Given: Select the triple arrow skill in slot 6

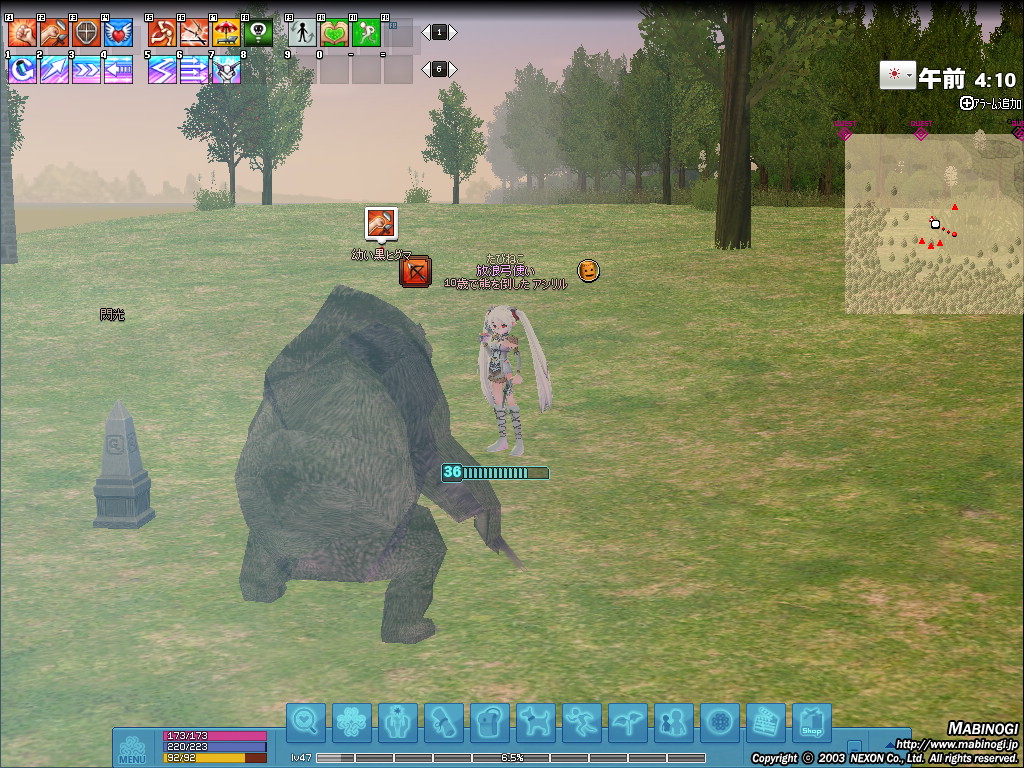Looking at the screenshot, I should (x=194, y=69).
